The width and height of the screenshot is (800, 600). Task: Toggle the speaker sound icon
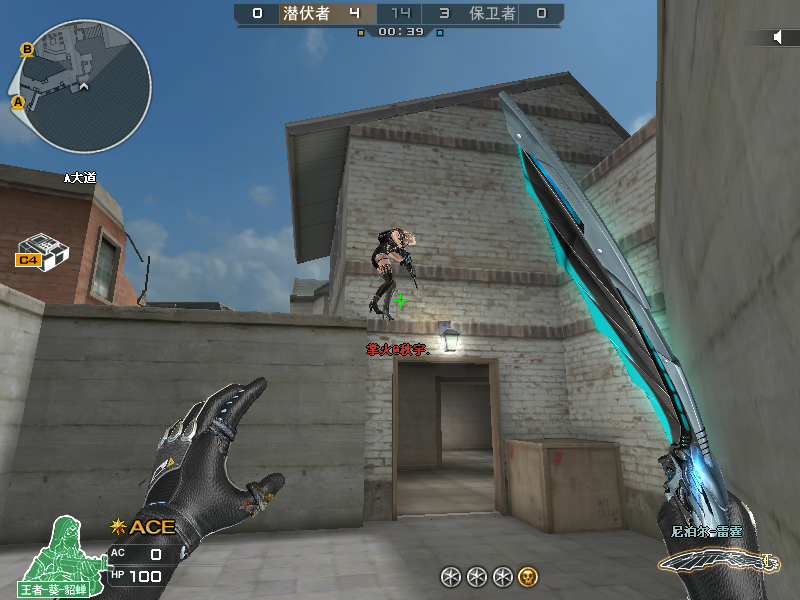point(777,37)
